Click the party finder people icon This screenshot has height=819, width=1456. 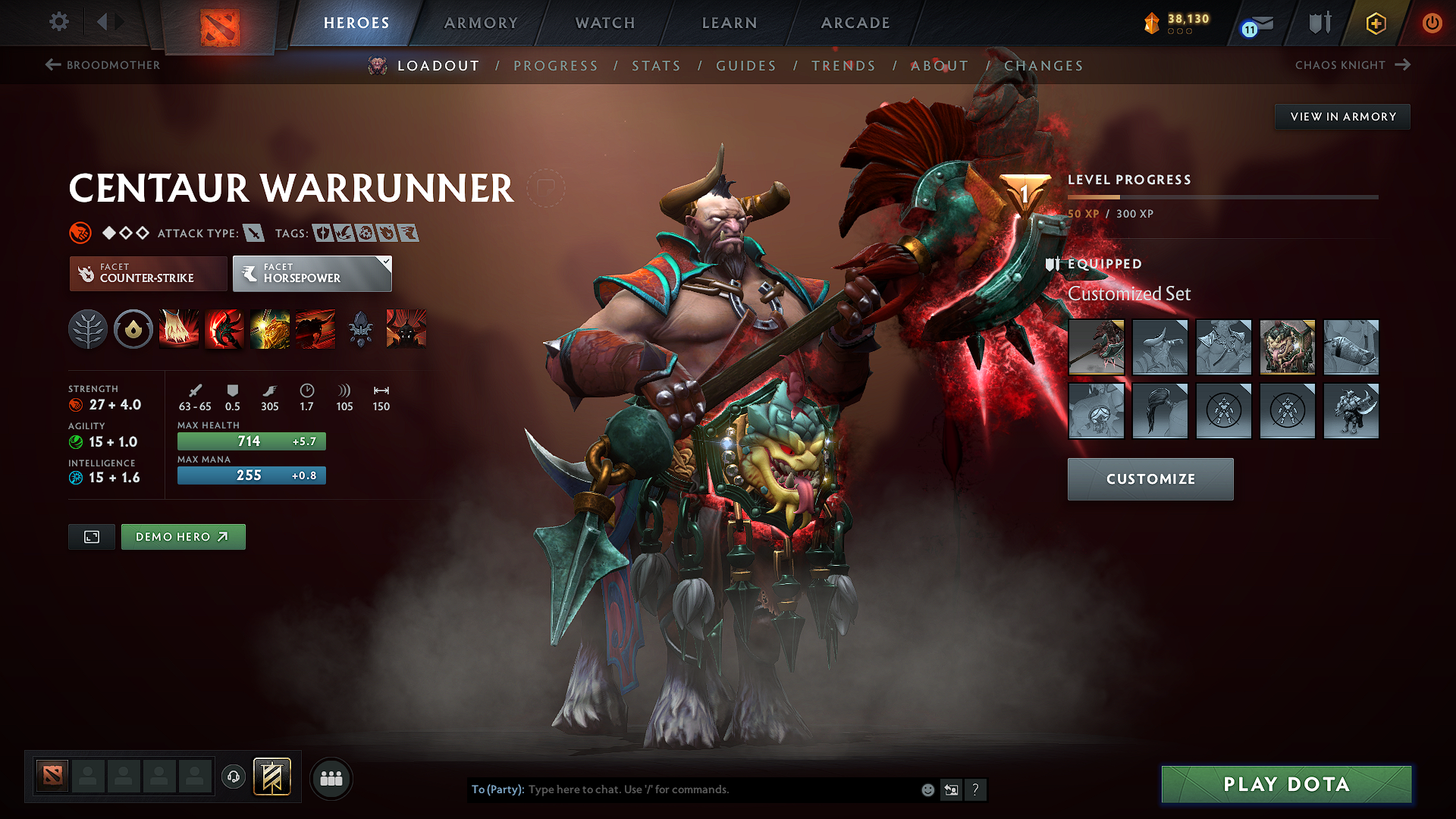(x=330, y=778)
